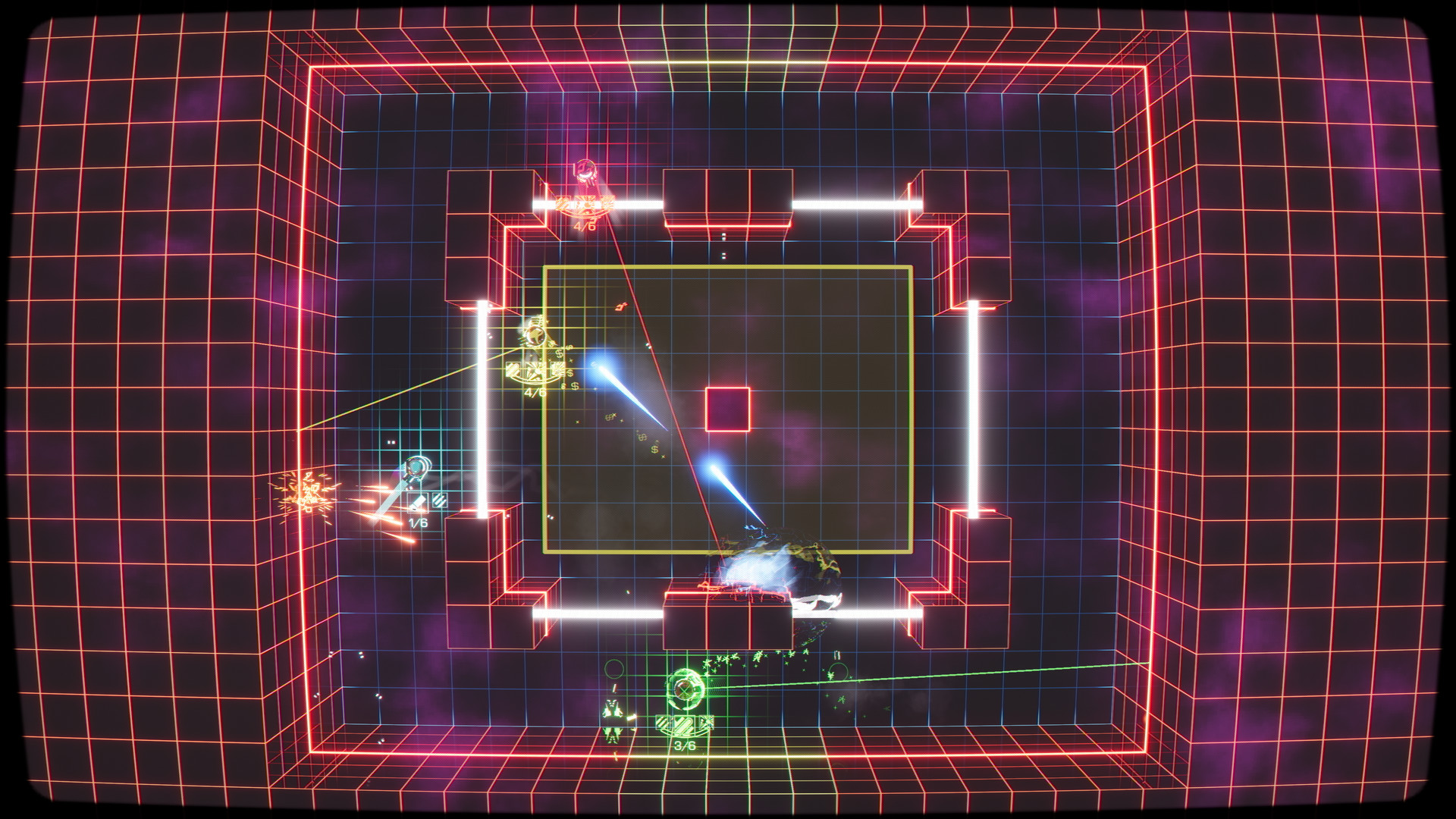The image size is (1456, 819).
Task: Click the green 3/6 score label
Action: tap(686, 745)
